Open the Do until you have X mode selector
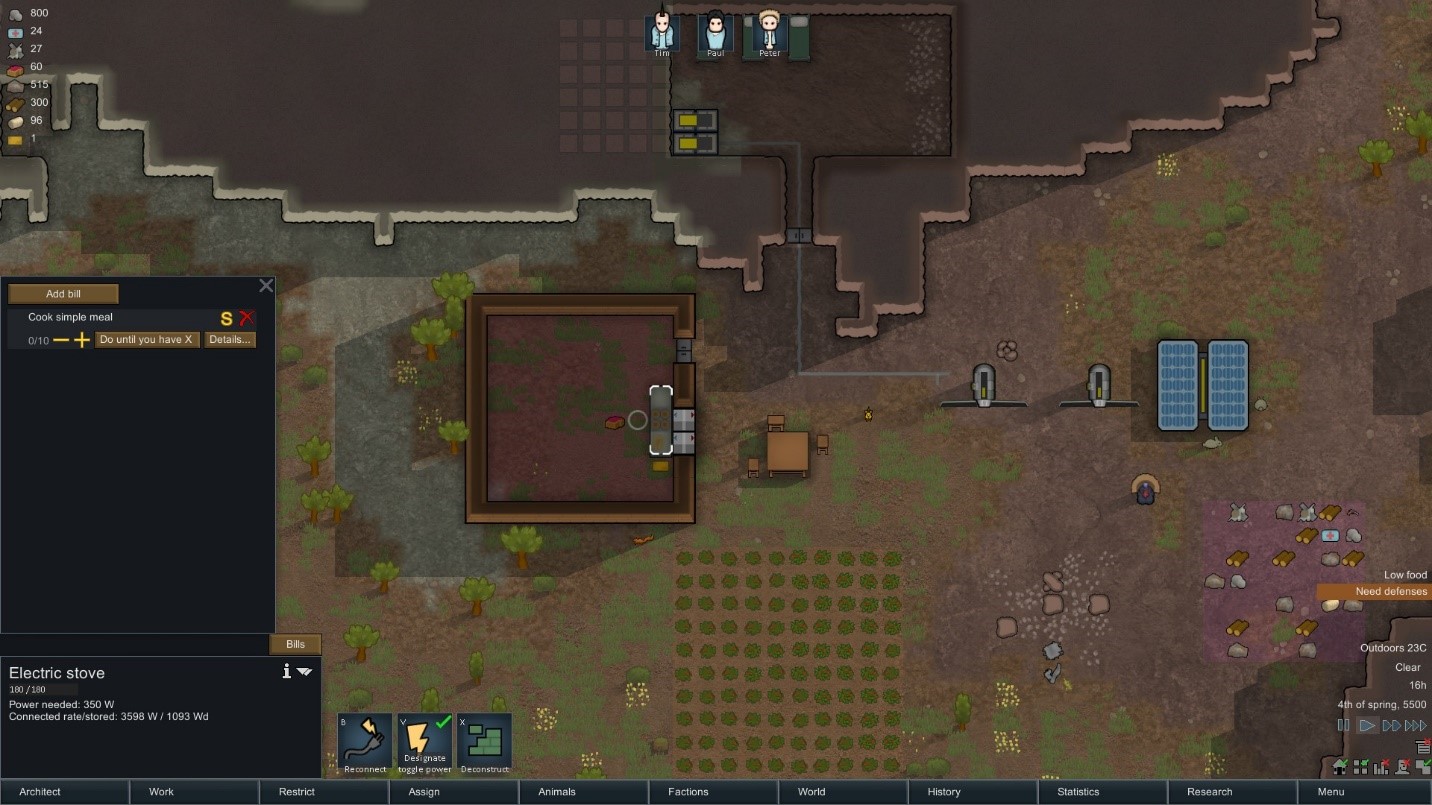 146,340
